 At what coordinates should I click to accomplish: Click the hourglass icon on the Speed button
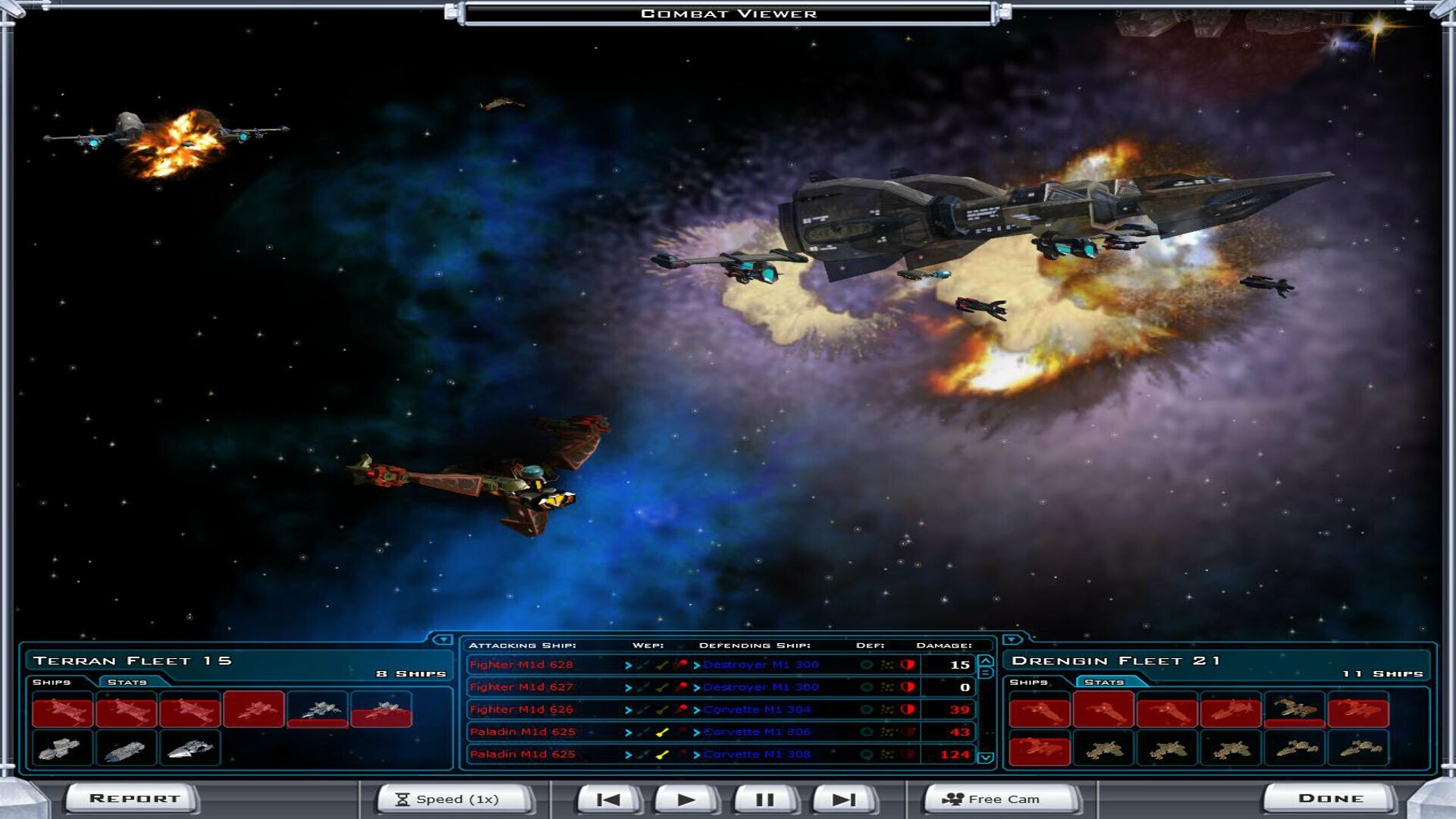(402, 798)
